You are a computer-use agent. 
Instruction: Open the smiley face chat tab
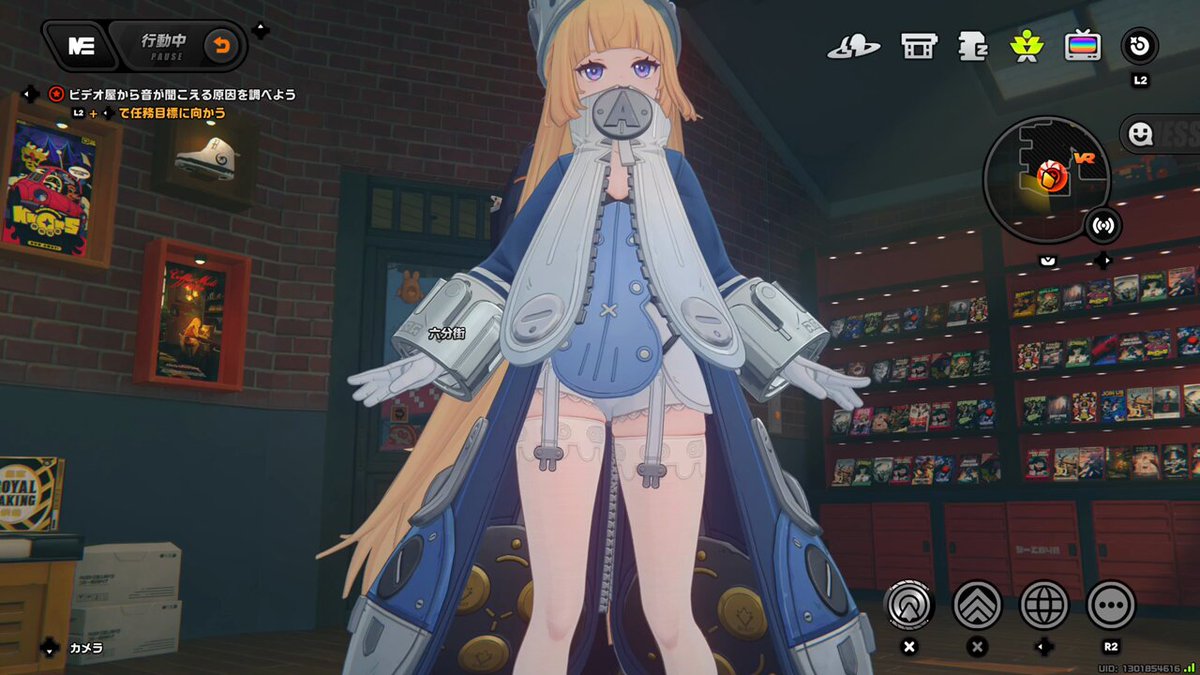point(1139,132)
